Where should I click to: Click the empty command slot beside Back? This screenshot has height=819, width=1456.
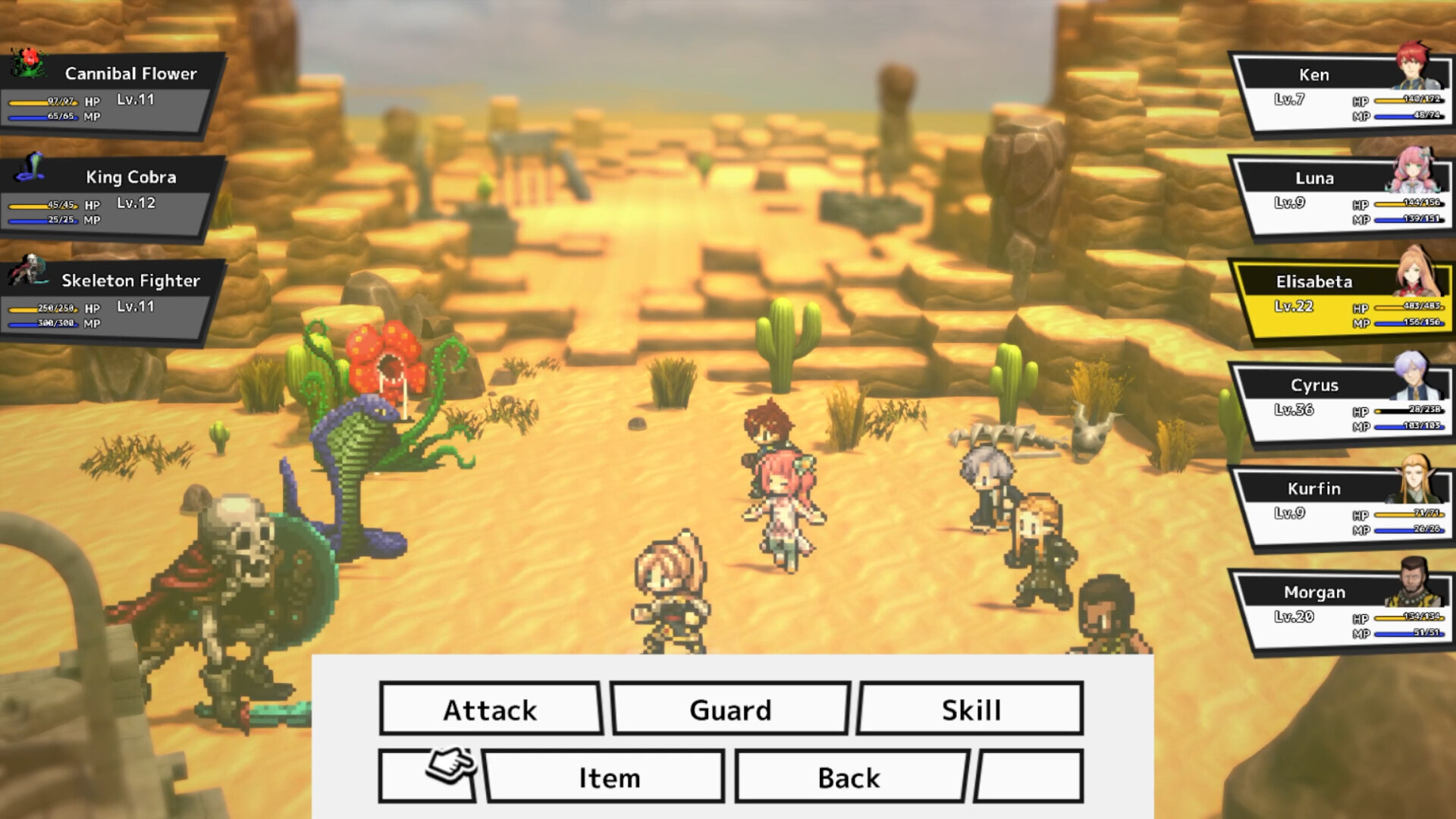point(1031,776)
